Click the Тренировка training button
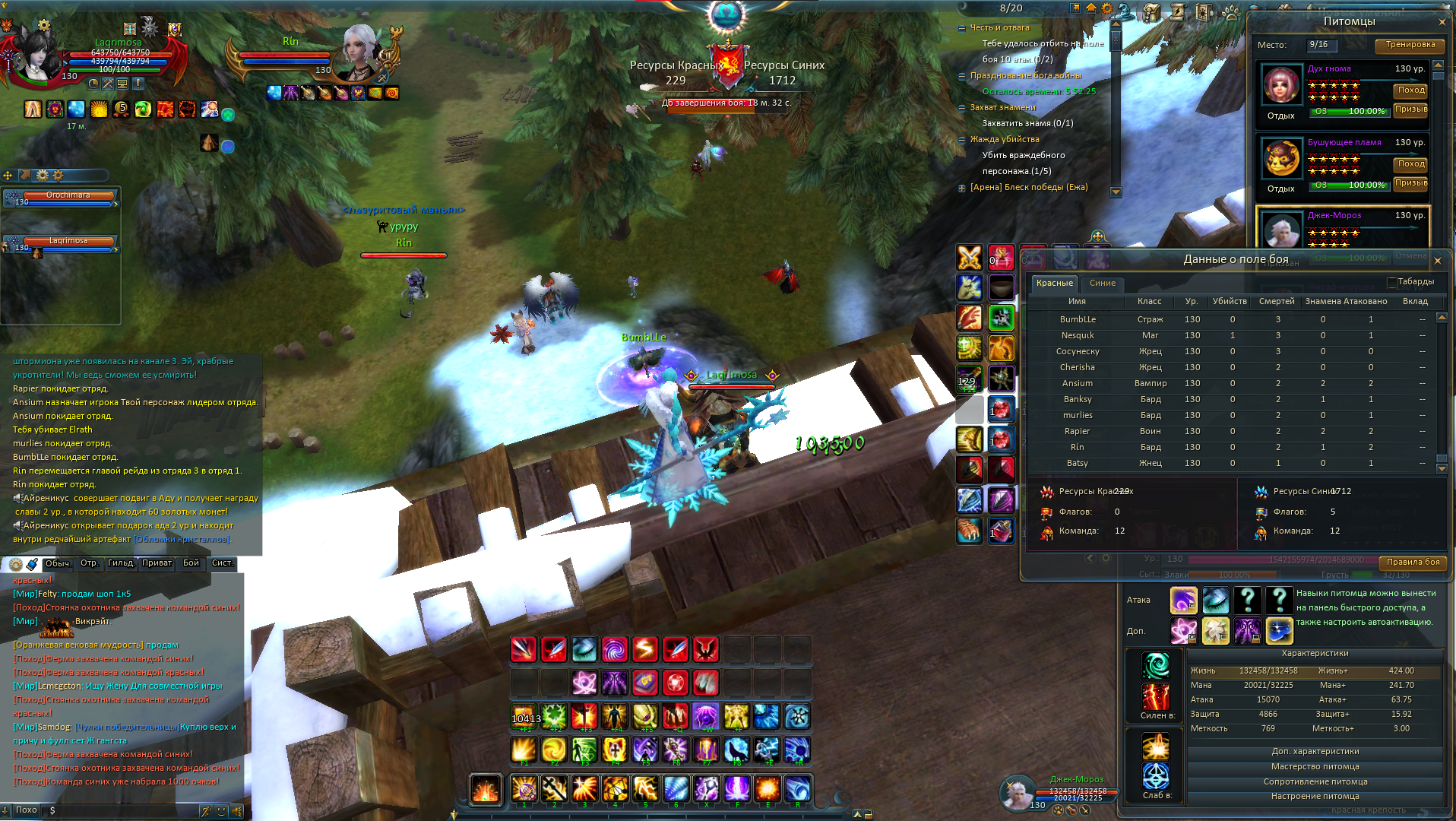The width and height of the screenshot is (1456, 821). [x=1410, y=45]
